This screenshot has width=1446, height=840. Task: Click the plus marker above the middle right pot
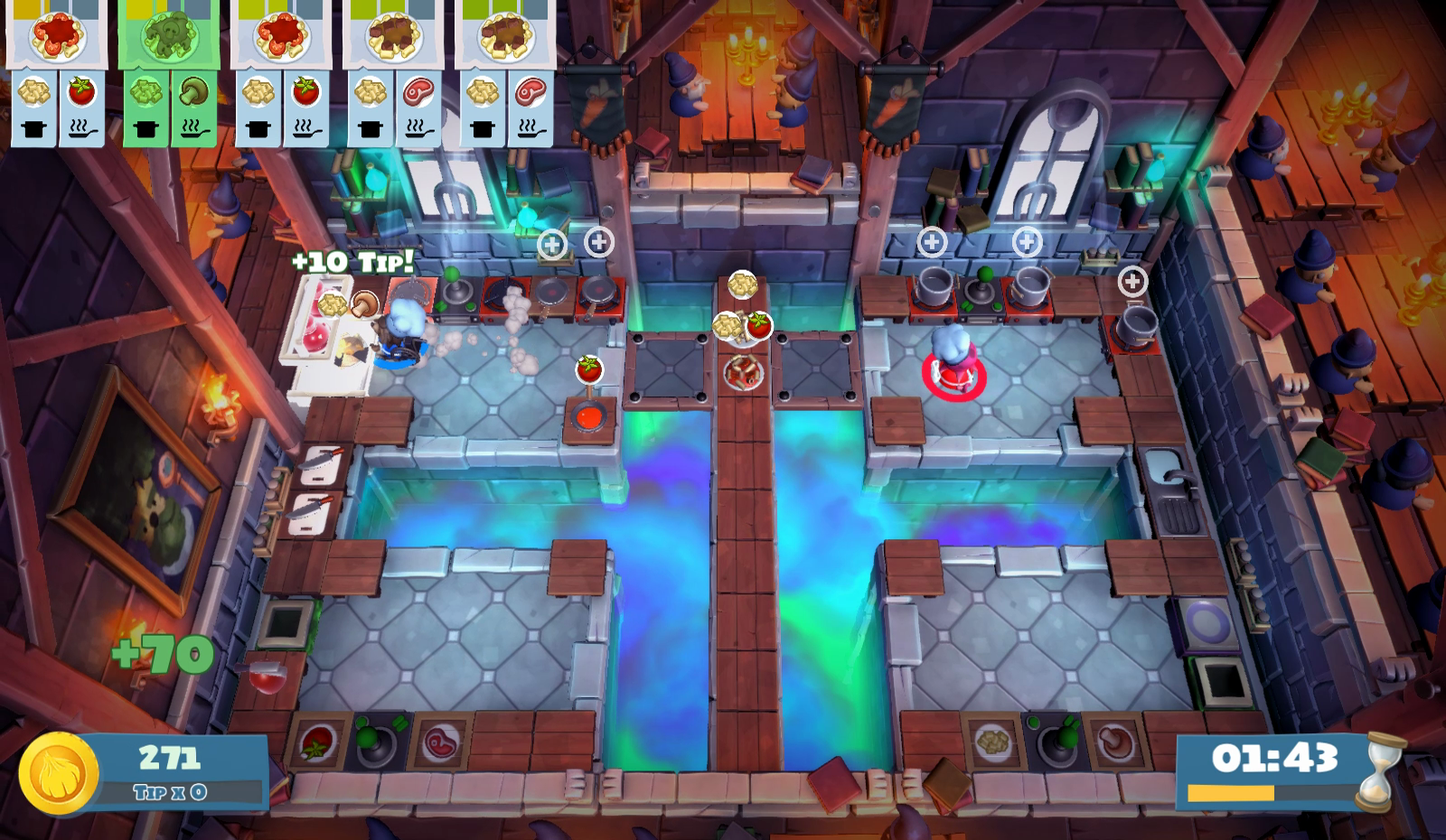pyautogui.click(x=1027, y=239)
